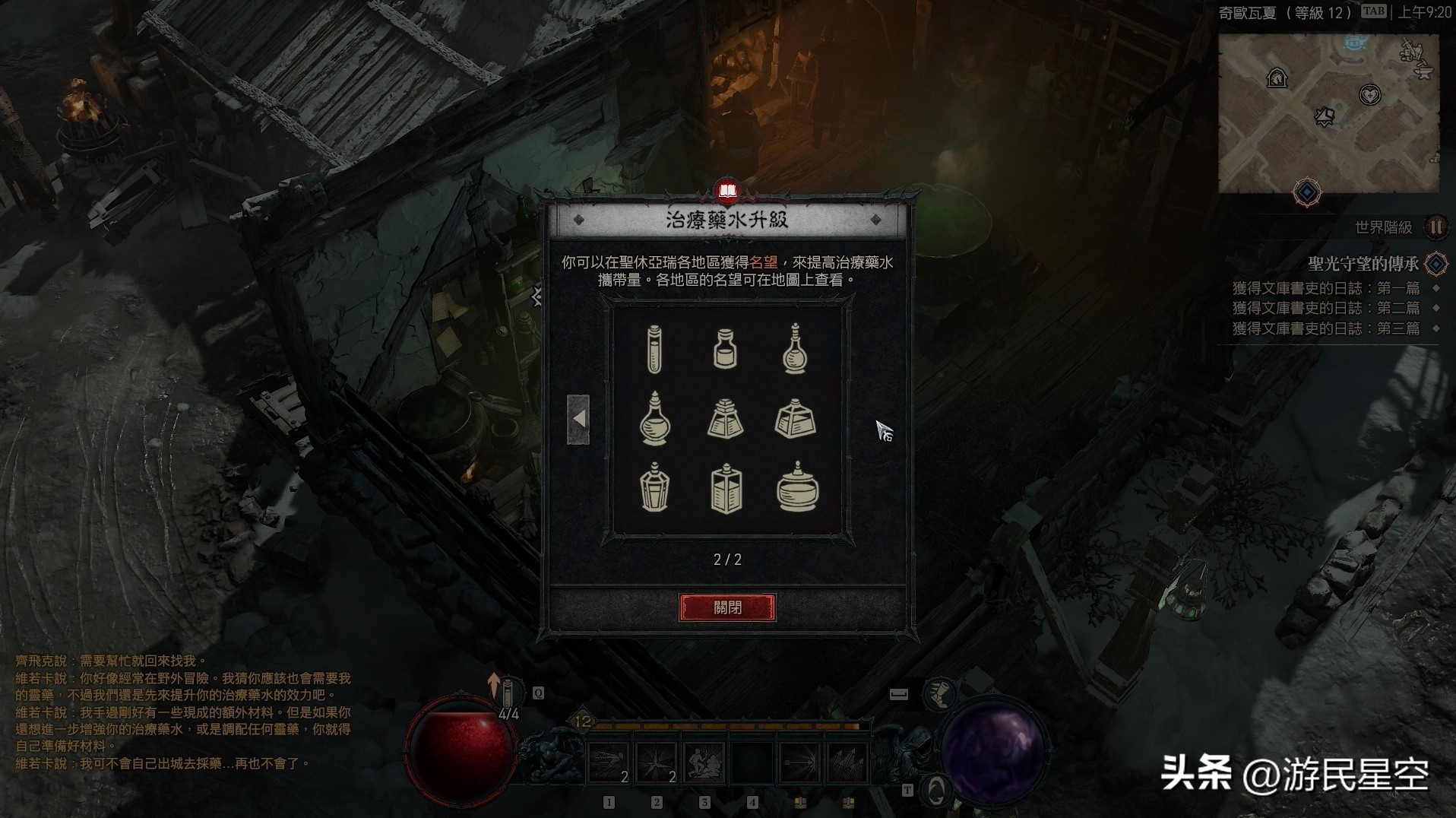
Task: Click the quest marker at minimap's bottom edge
Action: [x=1307, y=193]
